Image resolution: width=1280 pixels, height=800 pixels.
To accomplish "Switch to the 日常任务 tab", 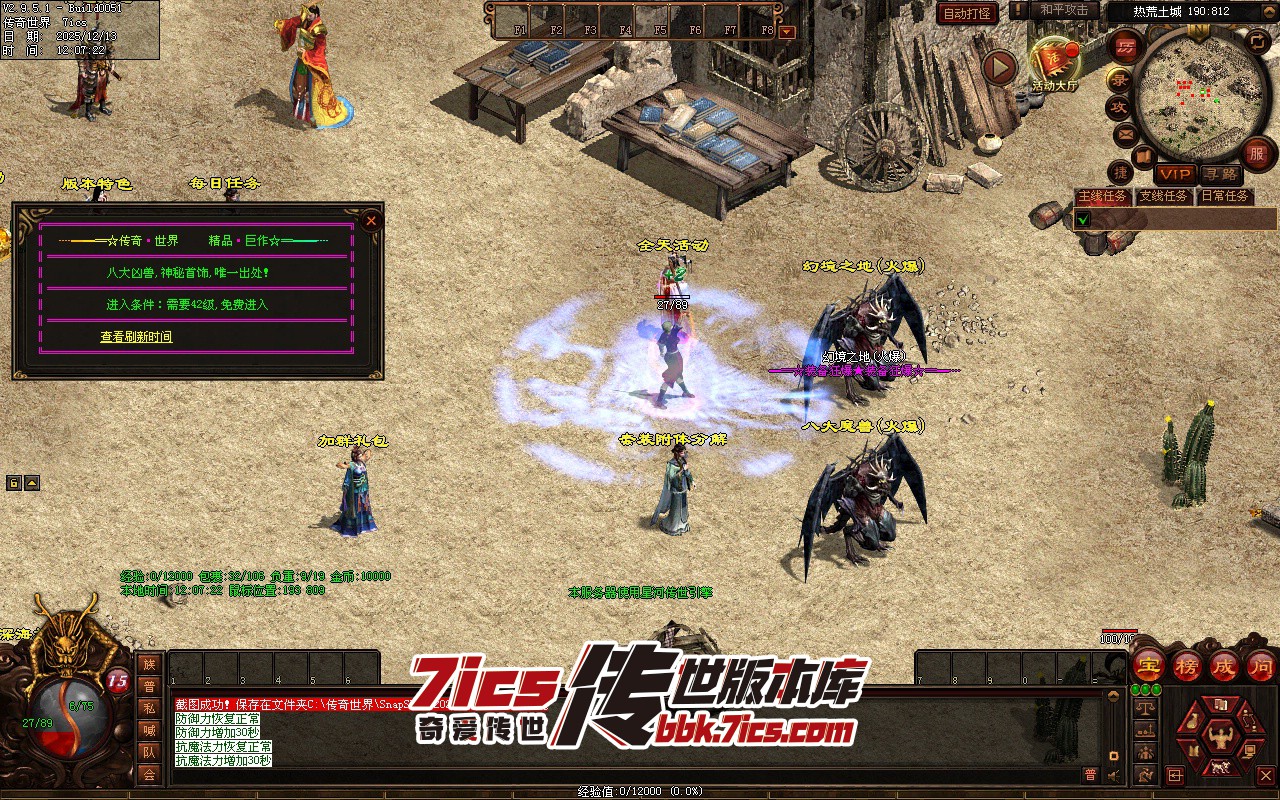I will 1225,196.
